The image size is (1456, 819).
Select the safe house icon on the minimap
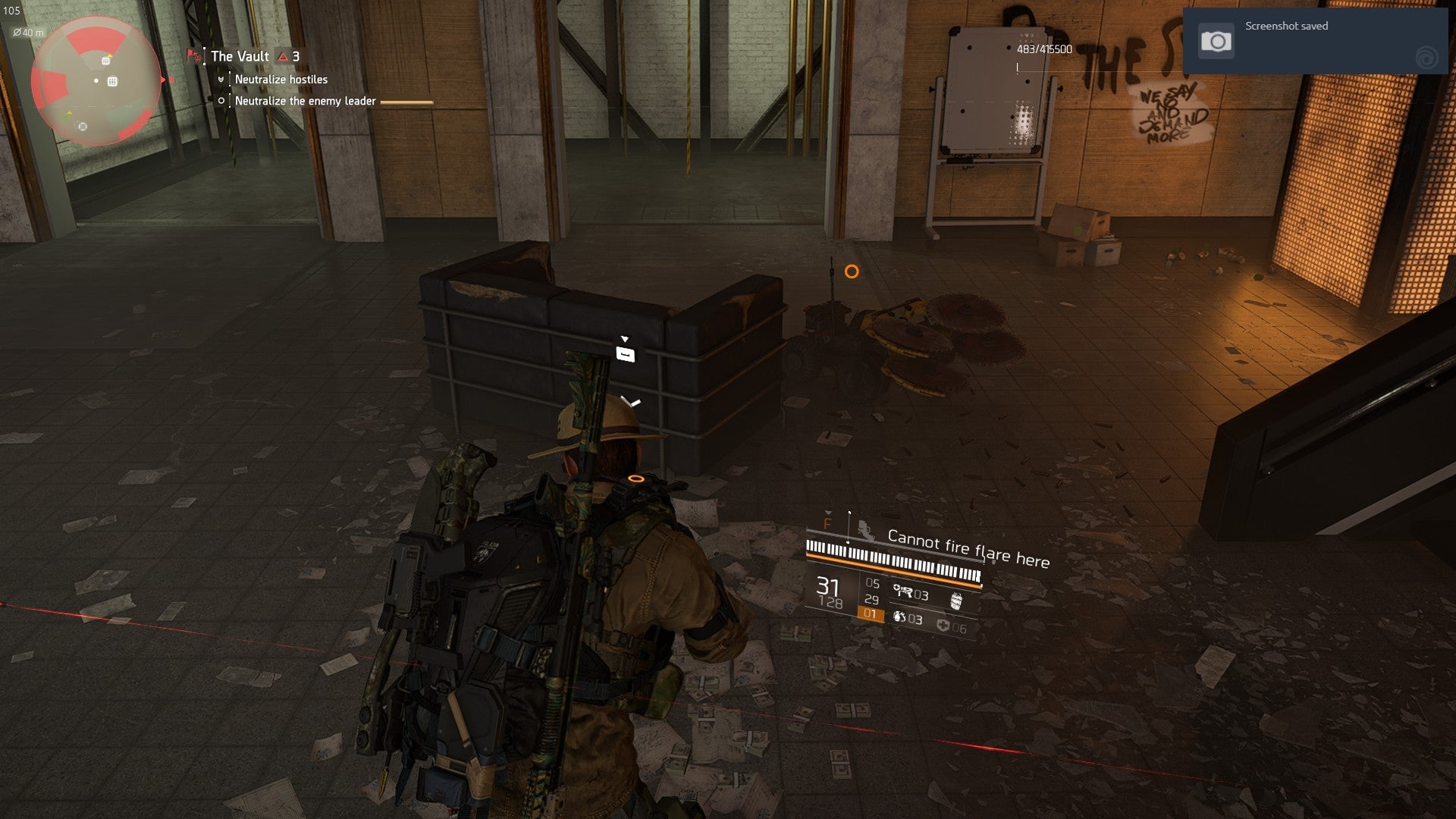click(112, 81)
